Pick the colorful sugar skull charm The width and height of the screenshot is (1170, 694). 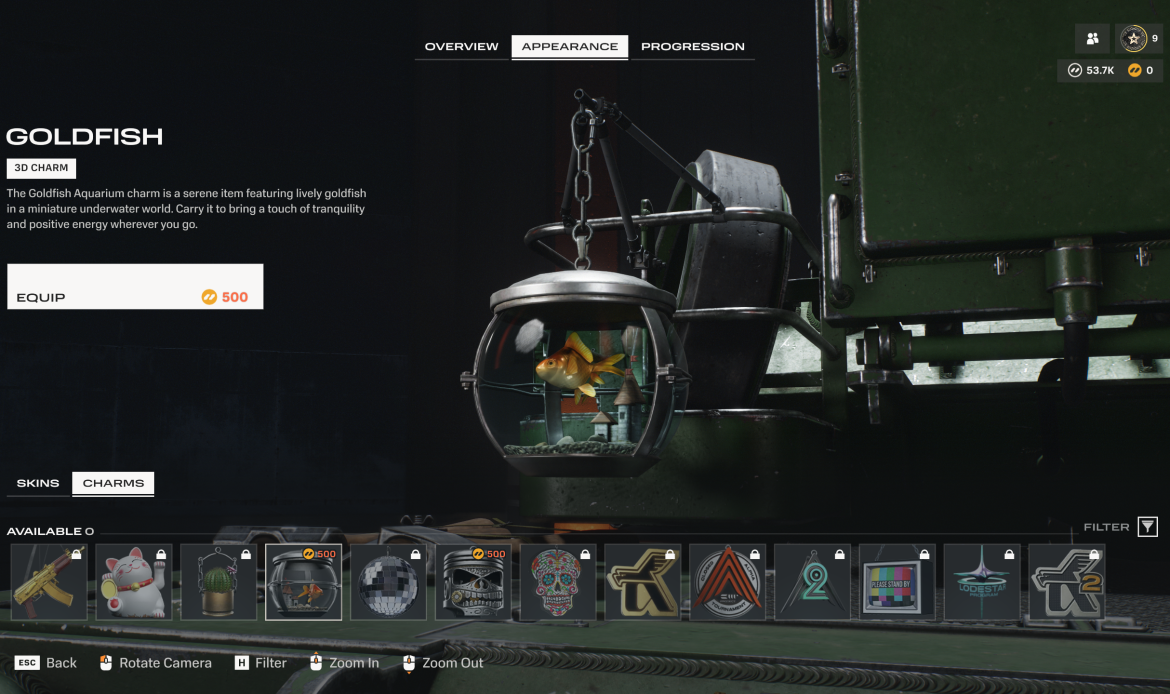(x=557, y=582)
